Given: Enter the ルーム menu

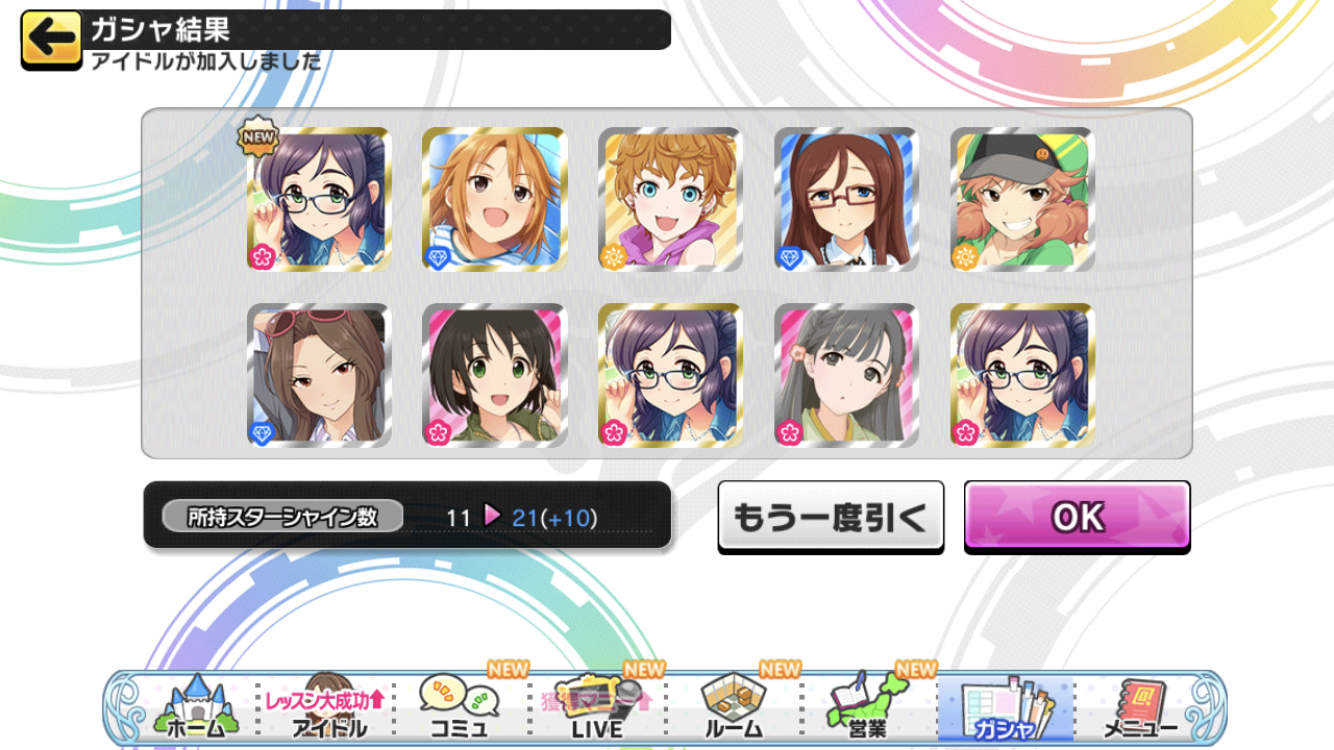Looking at the screenshot, I should pos(733,708).
